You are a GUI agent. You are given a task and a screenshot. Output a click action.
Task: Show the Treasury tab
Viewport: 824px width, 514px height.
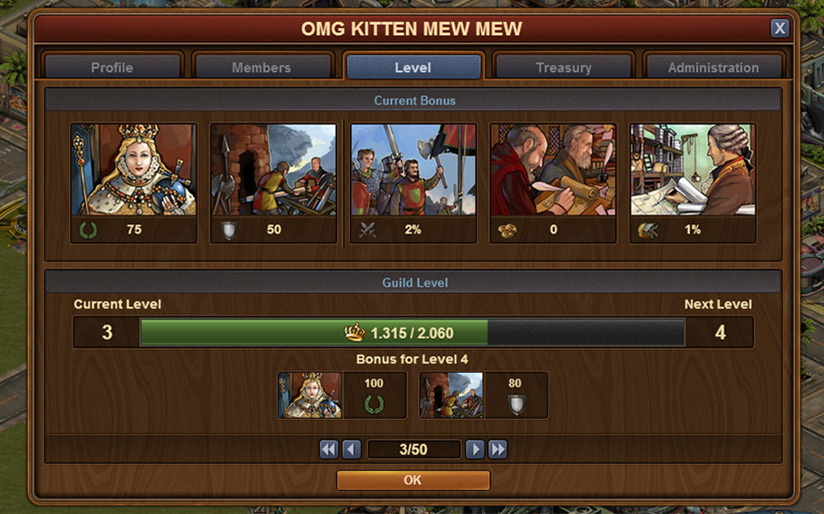[563, 67]
